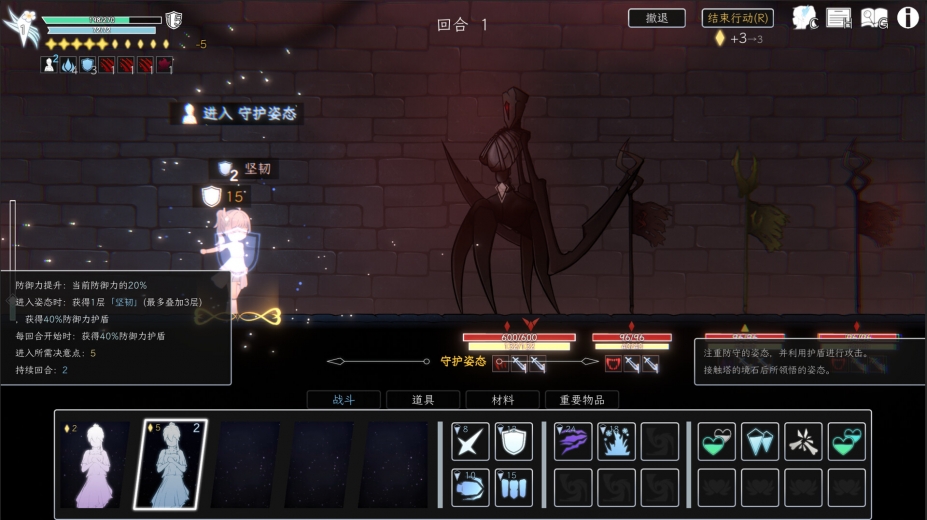End the turn with 结束行动
Screen dimensions: 927x520
(x=737, y=18)
